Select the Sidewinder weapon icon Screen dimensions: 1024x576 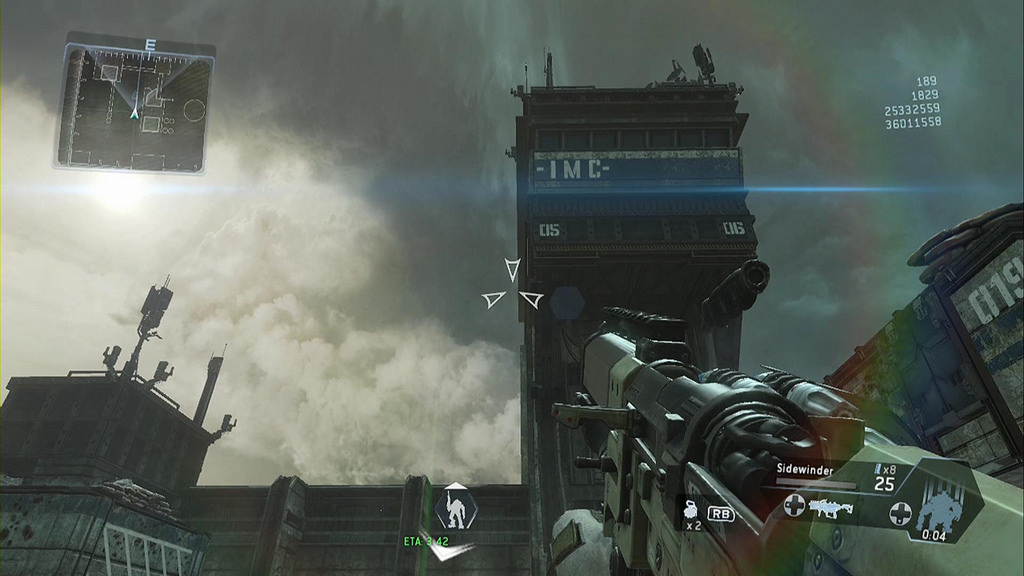pos(829,508)
